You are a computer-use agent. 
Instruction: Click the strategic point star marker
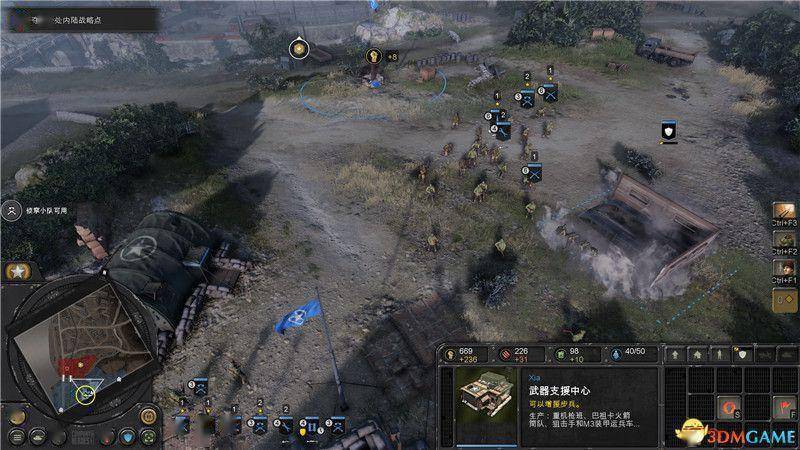tap(298, 48)
